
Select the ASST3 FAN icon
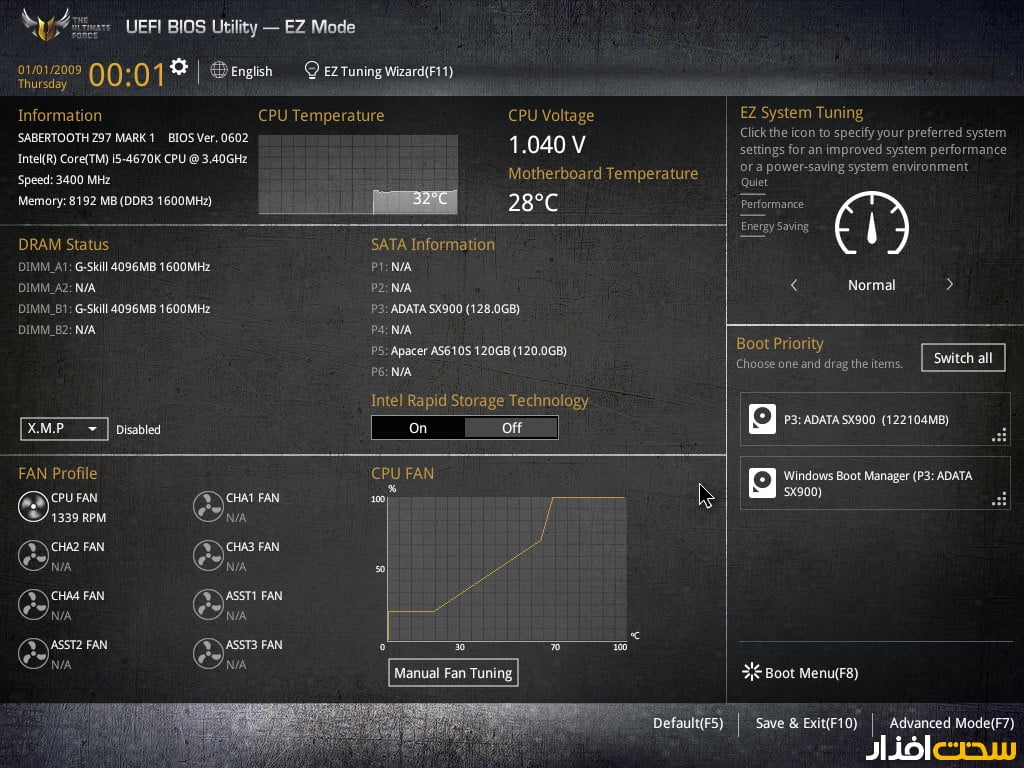point(208,654)
